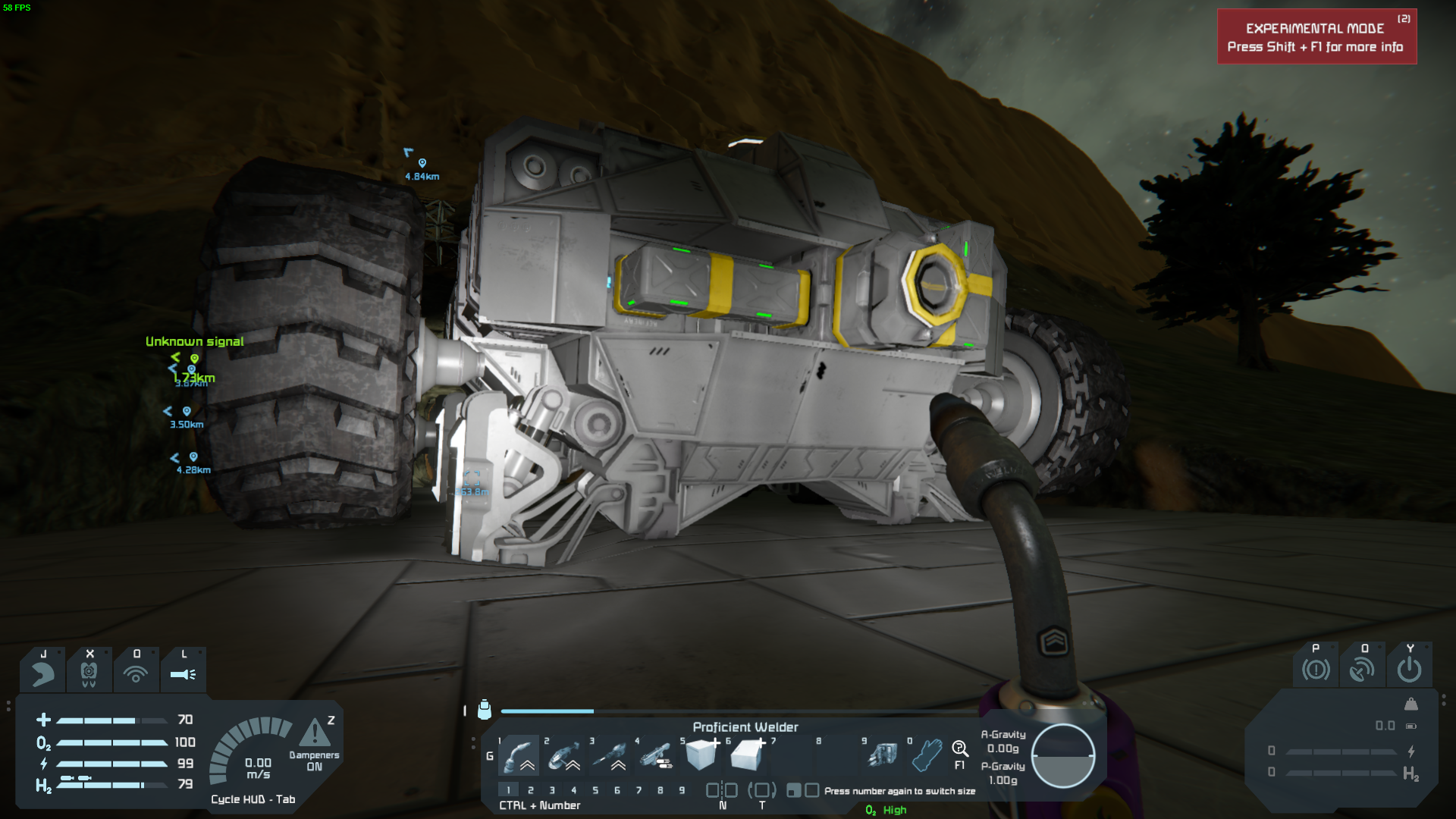Equip the grinder in hotbar slot 2
The width and height of the screenshot is (1456, 819).
[x=564, y=755]
